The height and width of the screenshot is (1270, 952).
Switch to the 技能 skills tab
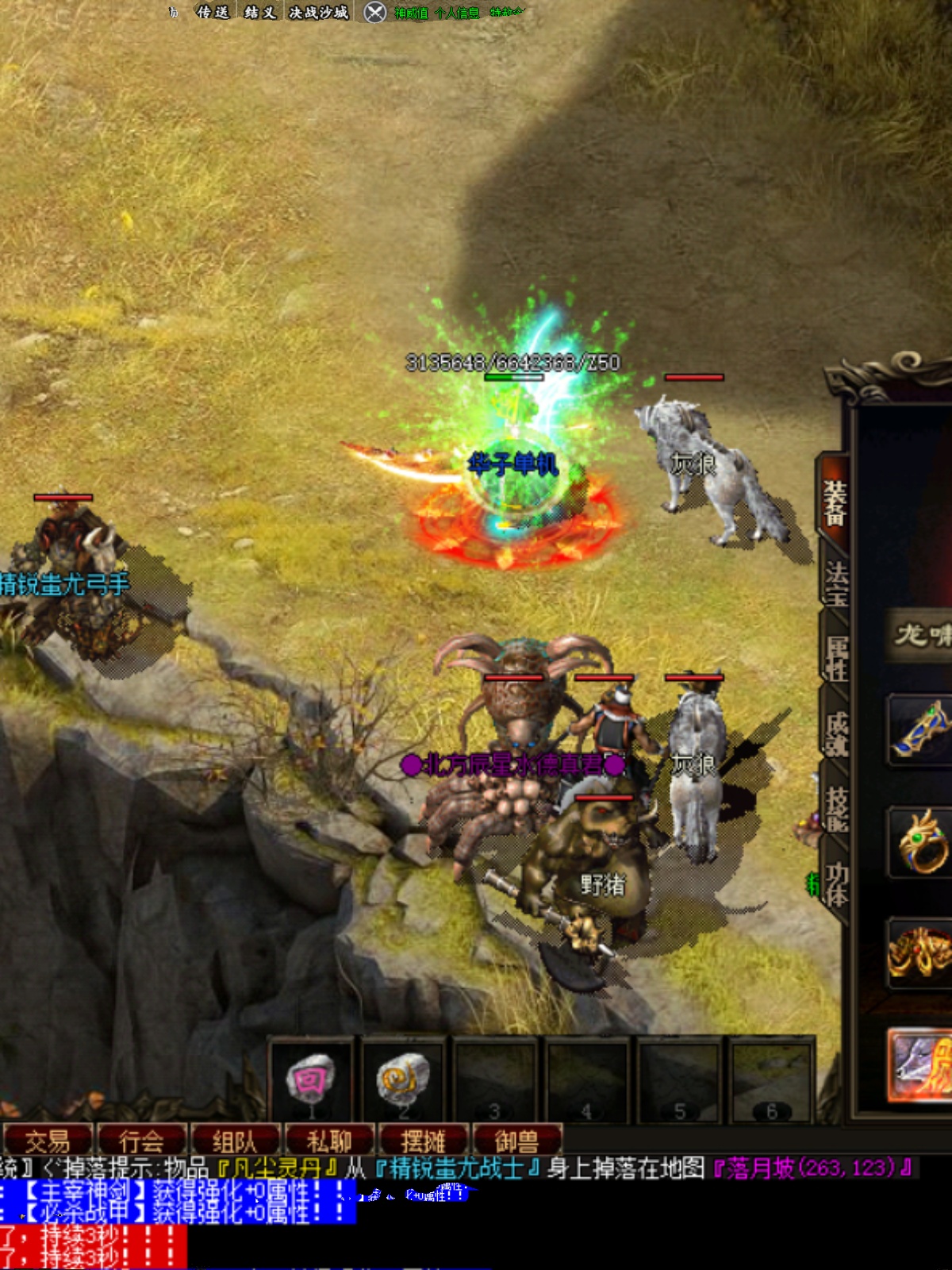837,808
